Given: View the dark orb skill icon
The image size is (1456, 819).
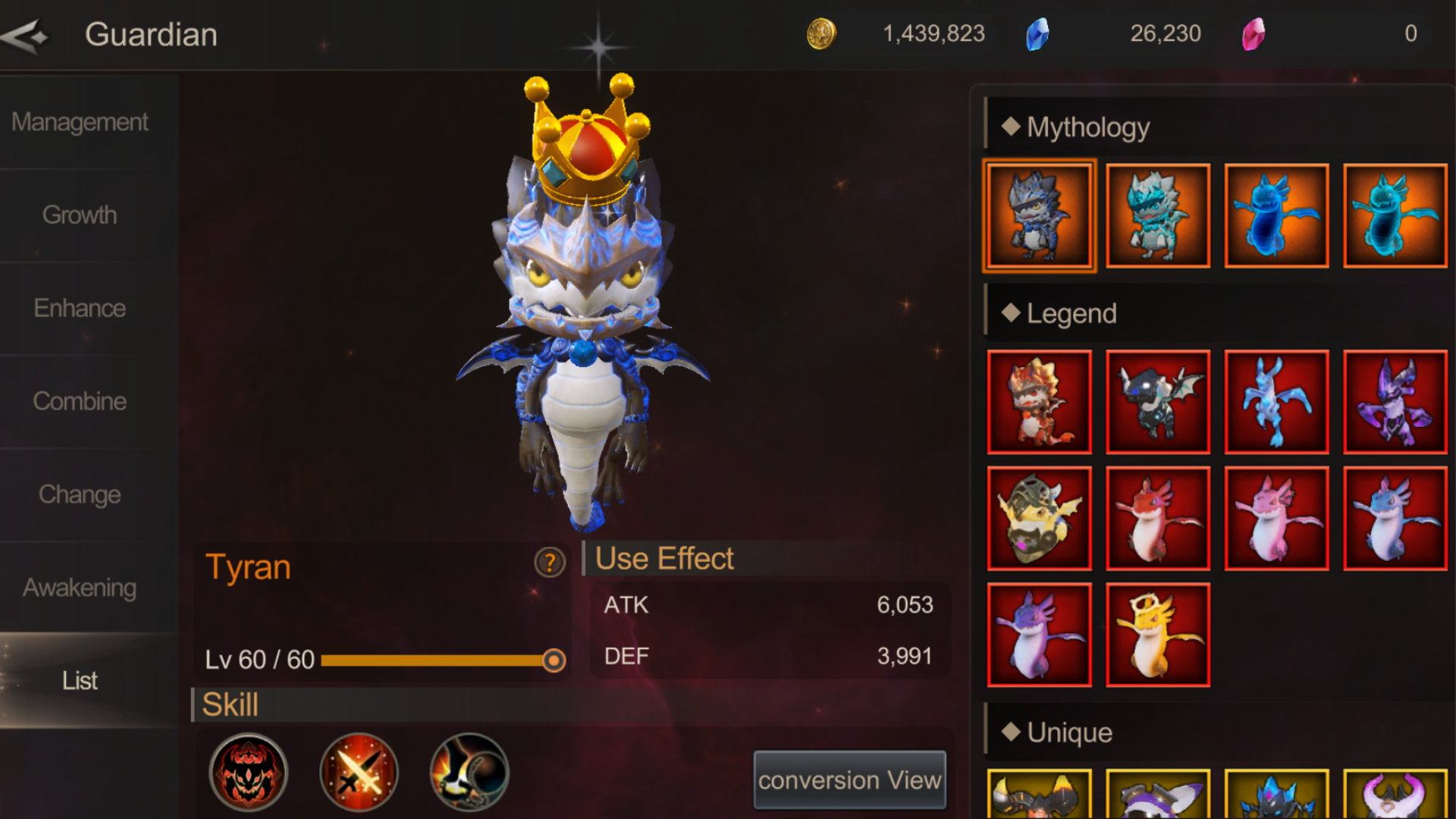Looking at the screenshot, I should (x=469, y=773).
